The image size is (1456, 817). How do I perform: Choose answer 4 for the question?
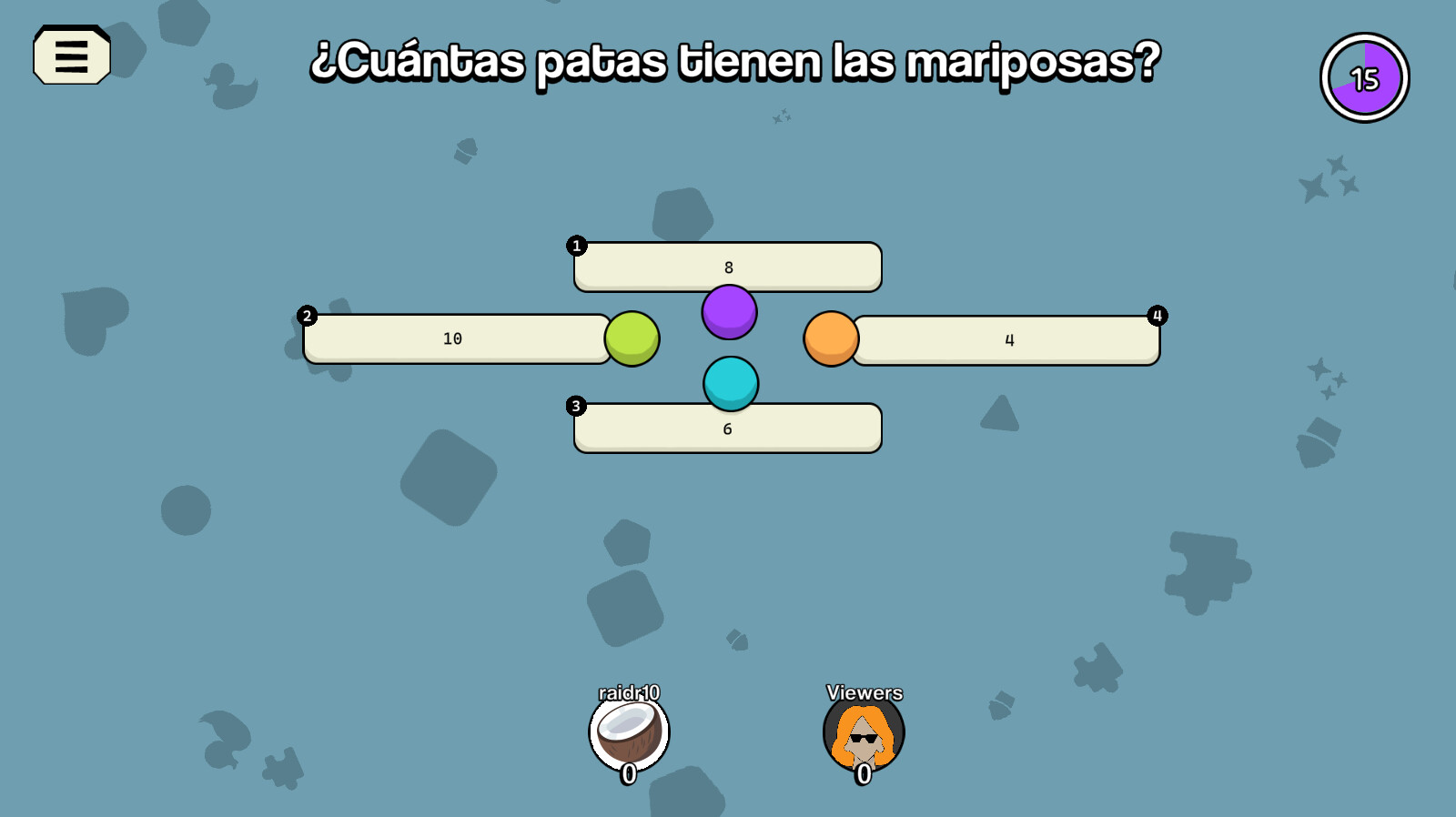click(1007, 339)
